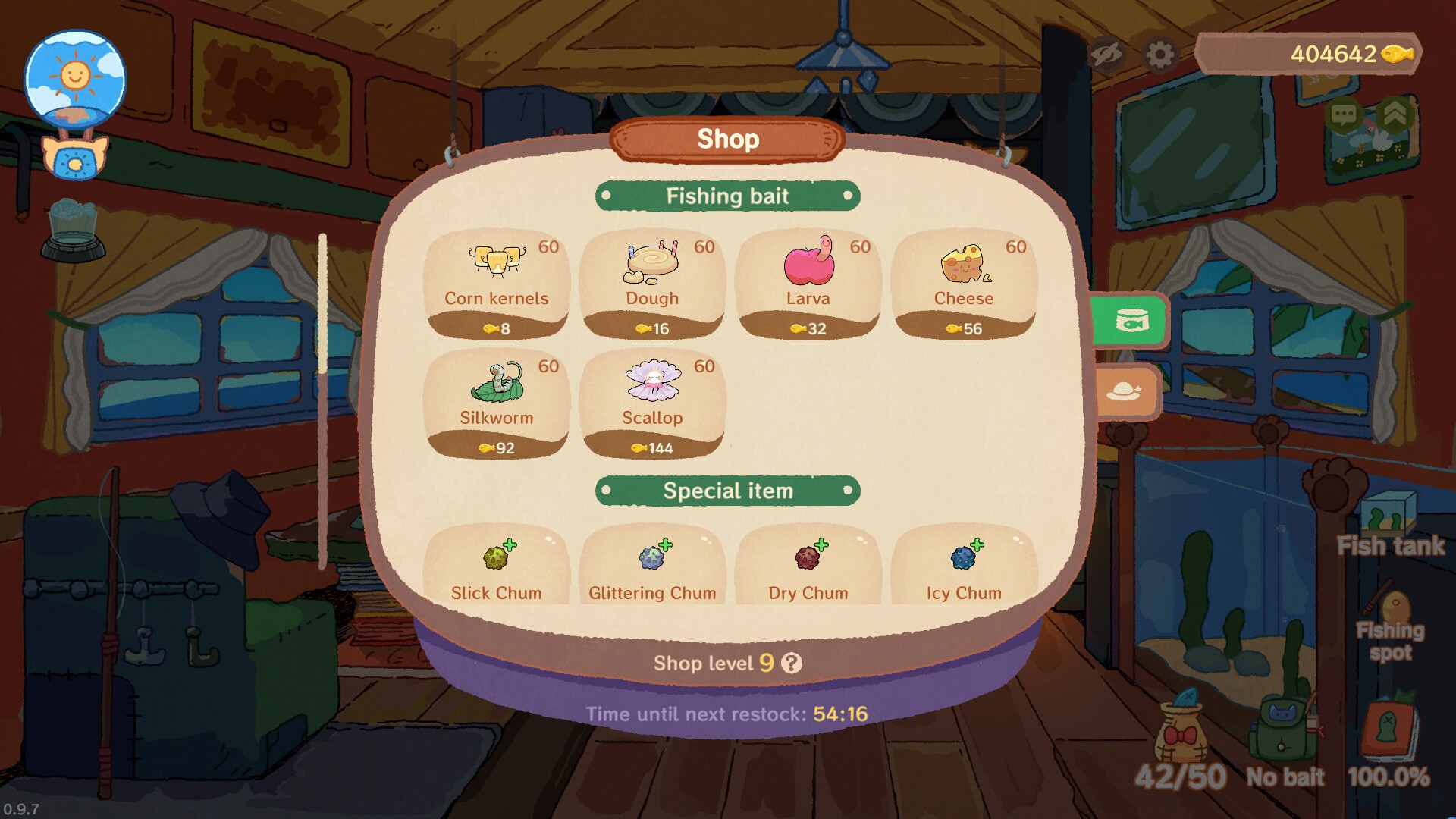Buy Cheese bait for 56

click(964, 284)
